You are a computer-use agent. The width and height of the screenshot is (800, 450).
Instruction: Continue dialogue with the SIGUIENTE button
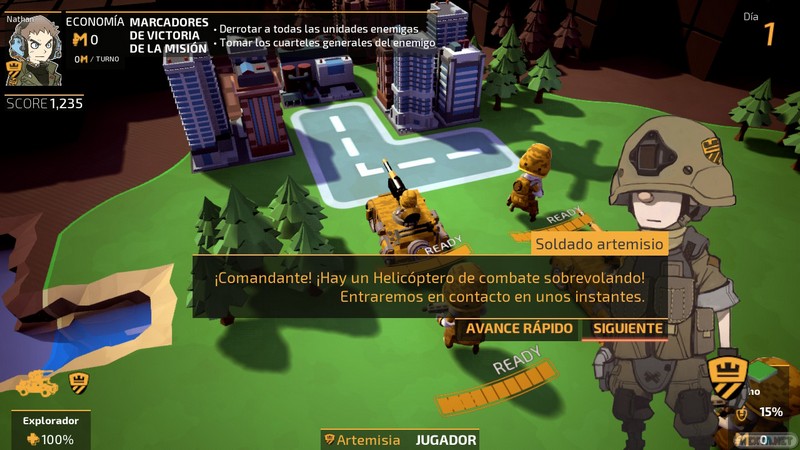pos(627,328)
